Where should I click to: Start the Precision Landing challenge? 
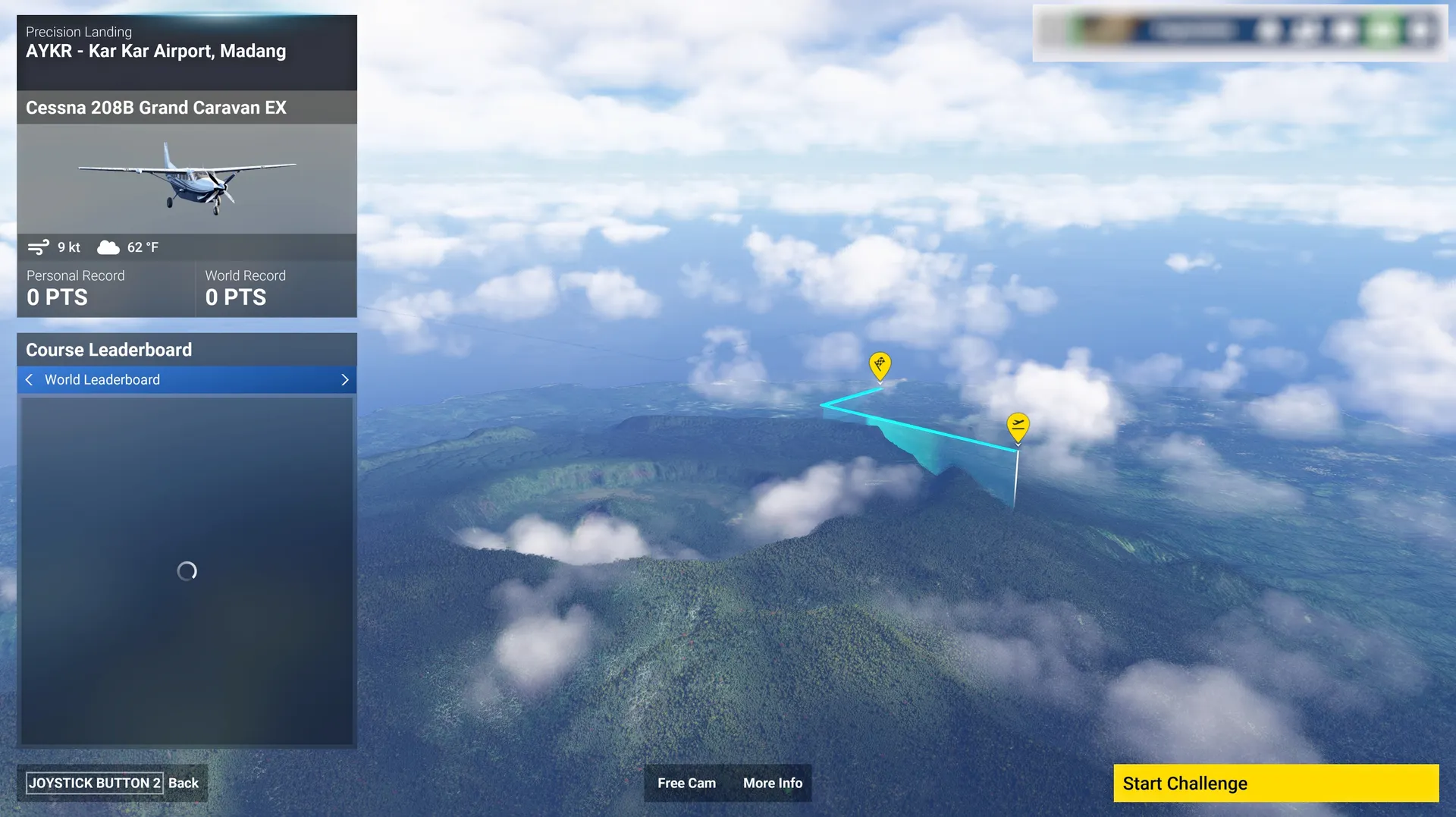1275,783
